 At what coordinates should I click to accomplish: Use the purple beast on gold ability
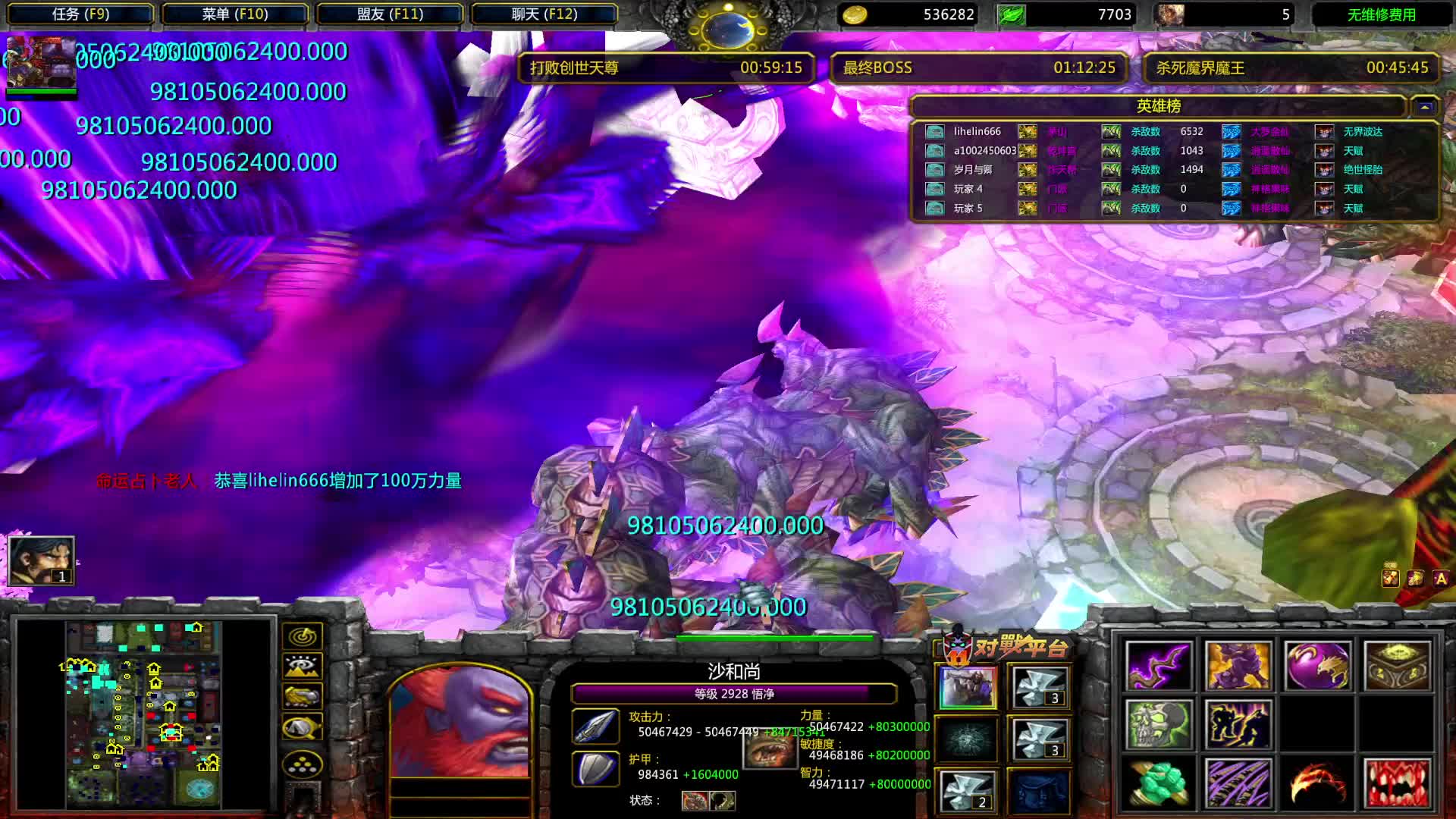click(1238, 666)
